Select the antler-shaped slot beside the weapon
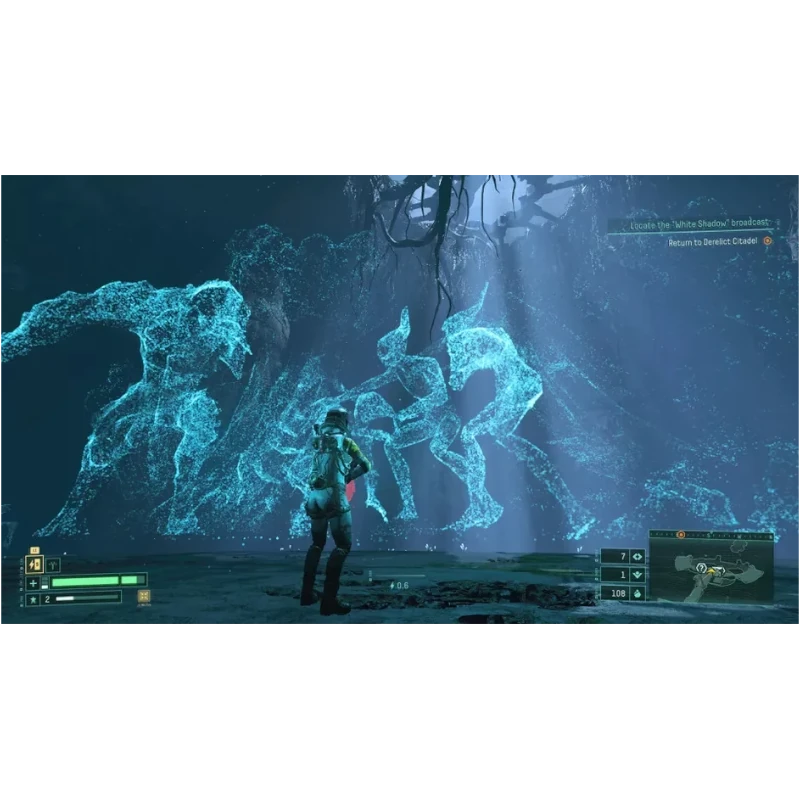This screenshot has height=800, width=800. [53, 565]
